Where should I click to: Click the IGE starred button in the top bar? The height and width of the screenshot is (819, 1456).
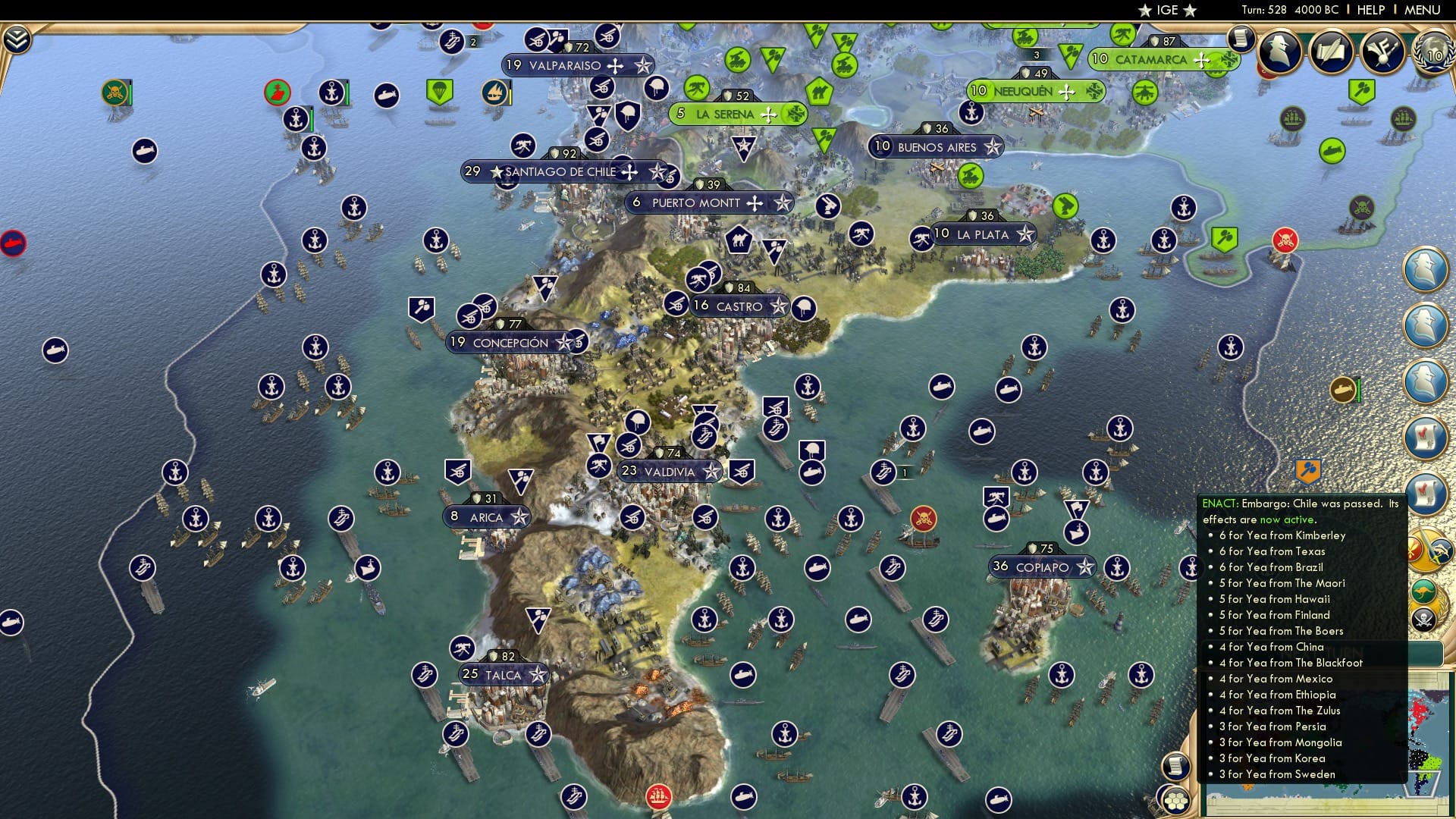(1169, 11)
